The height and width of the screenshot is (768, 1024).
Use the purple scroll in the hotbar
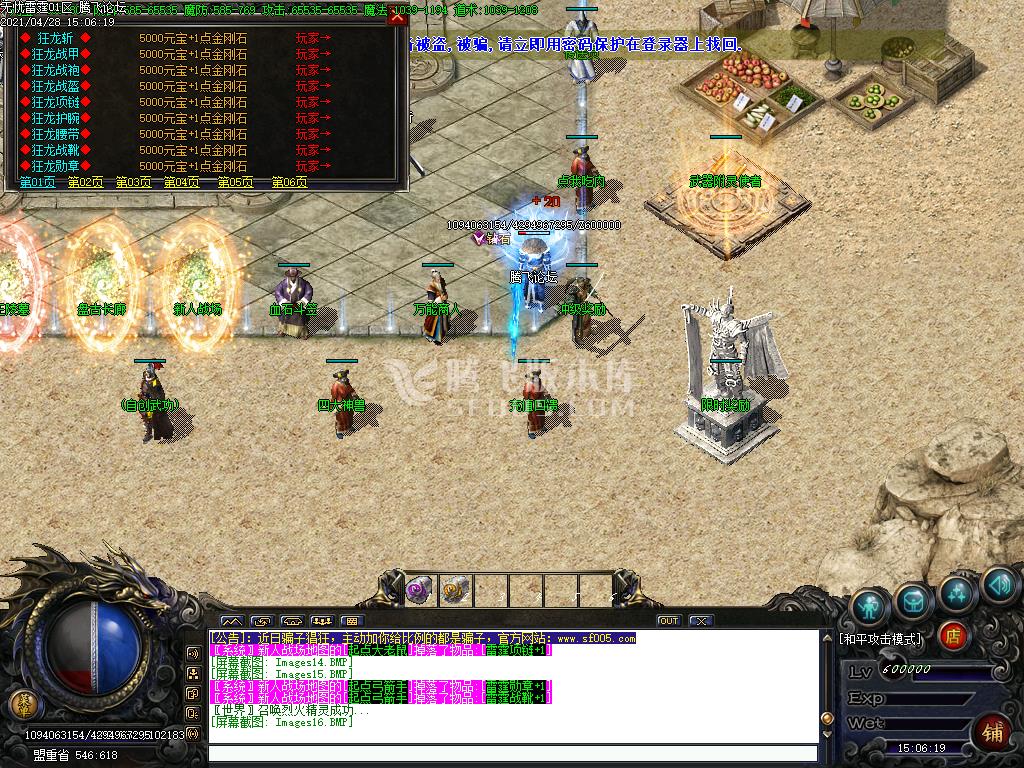point(419,590)
